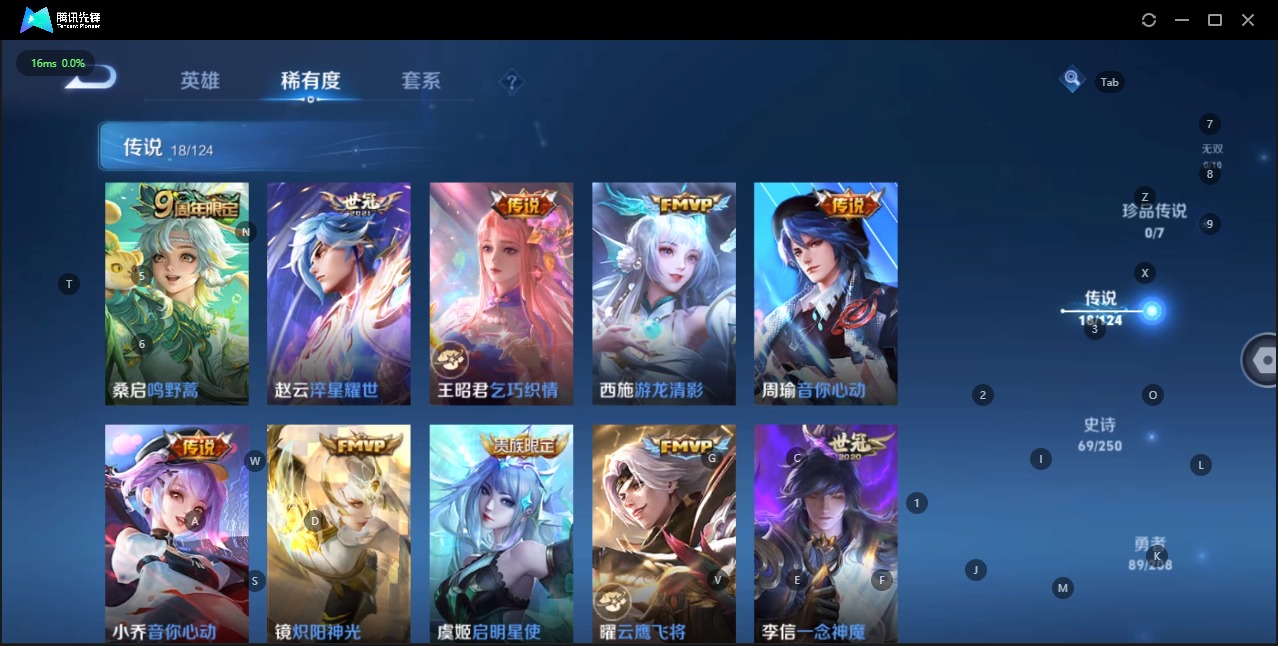Viewport: 1278px width, 646px height.
Task: Open the magnifier search icon
Action: click(1072, 78)
